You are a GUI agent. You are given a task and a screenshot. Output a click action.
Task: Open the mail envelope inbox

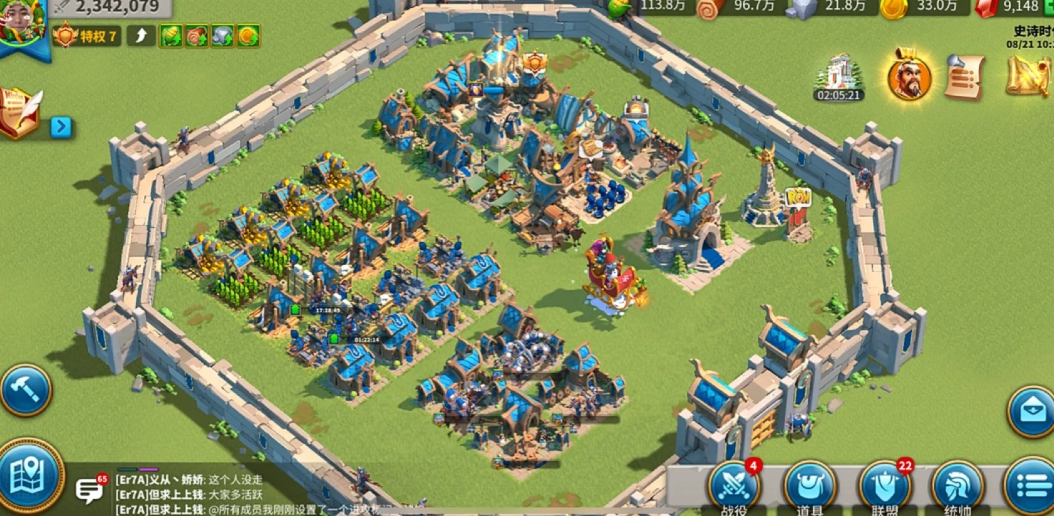pyautogui.click(x=1030, y=411)
